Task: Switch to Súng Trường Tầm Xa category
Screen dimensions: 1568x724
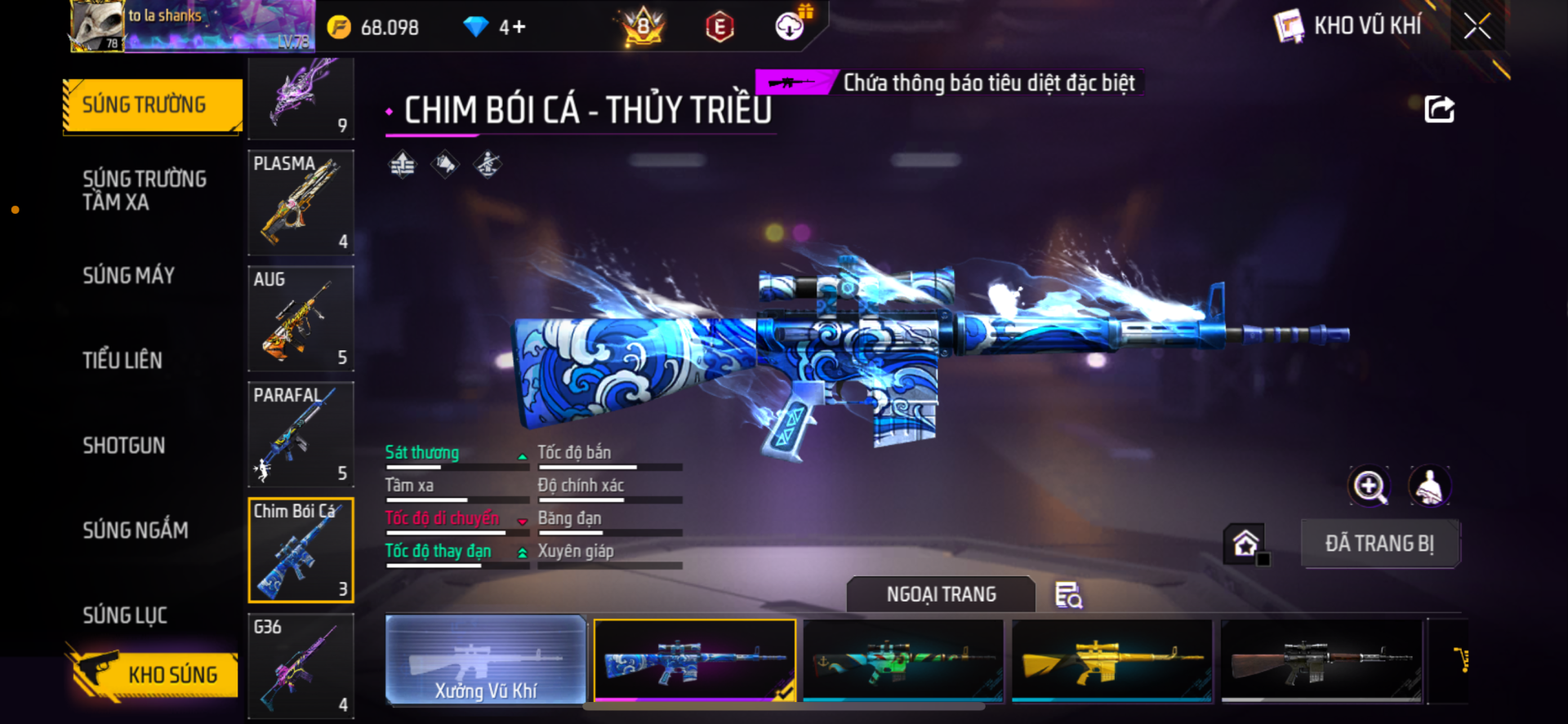Action: pos(145,190)
